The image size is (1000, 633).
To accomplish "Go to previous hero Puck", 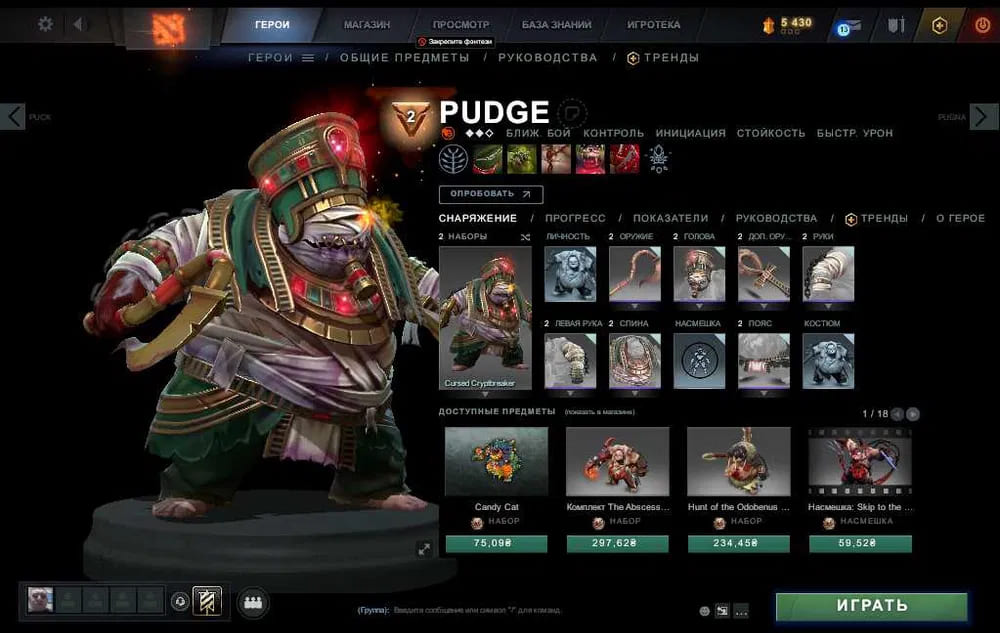I will [x=13, y=117].
